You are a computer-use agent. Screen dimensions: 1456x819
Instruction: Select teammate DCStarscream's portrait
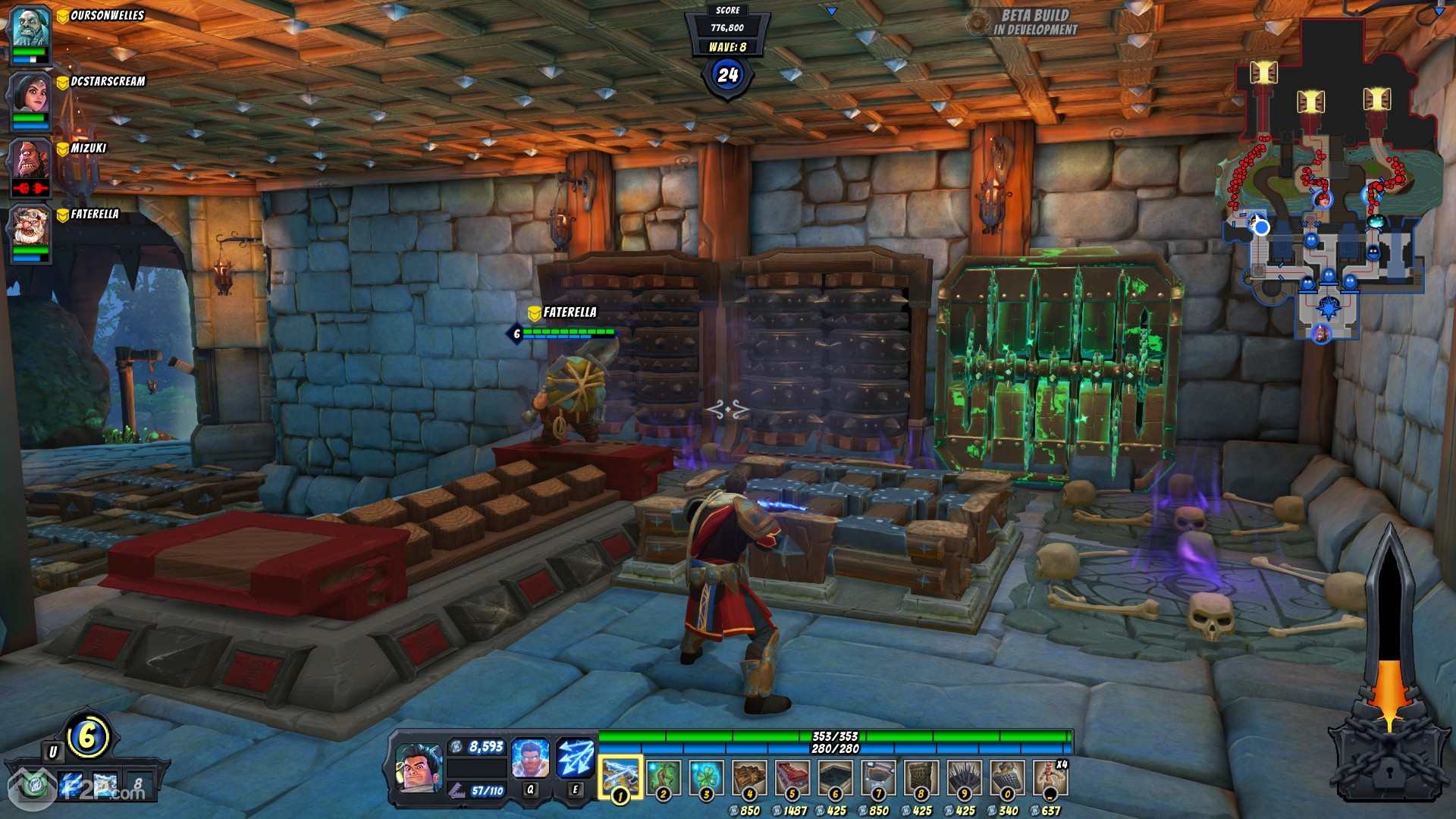[x=30, y=94]
